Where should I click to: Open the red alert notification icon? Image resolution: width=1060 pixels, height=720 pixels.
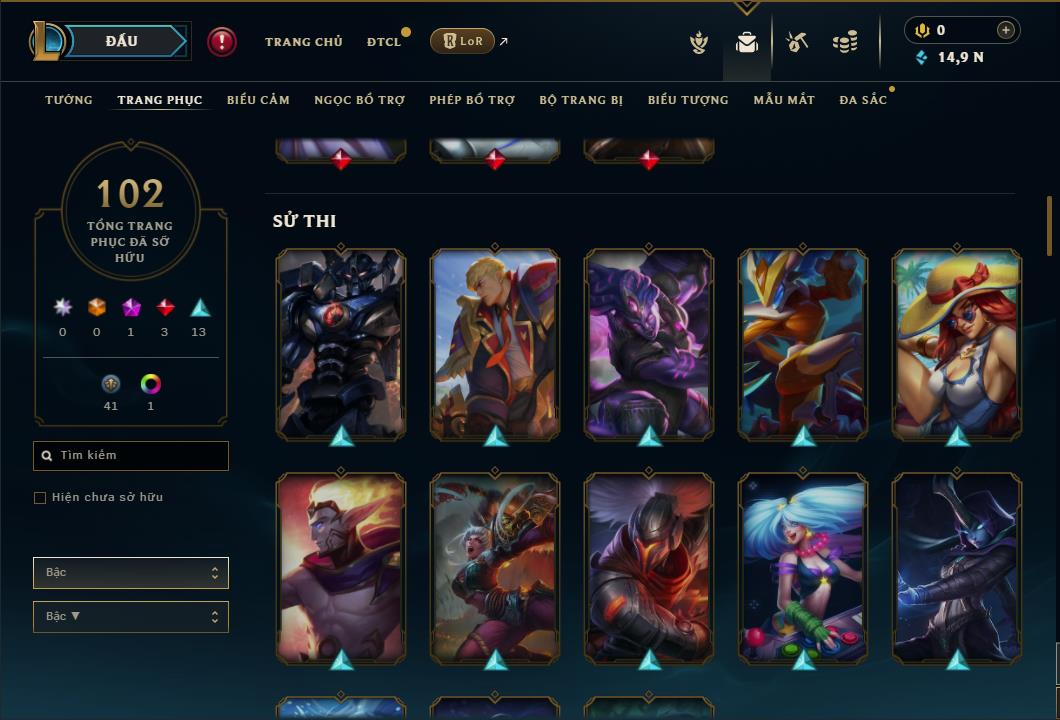click(x=222, y=41)
